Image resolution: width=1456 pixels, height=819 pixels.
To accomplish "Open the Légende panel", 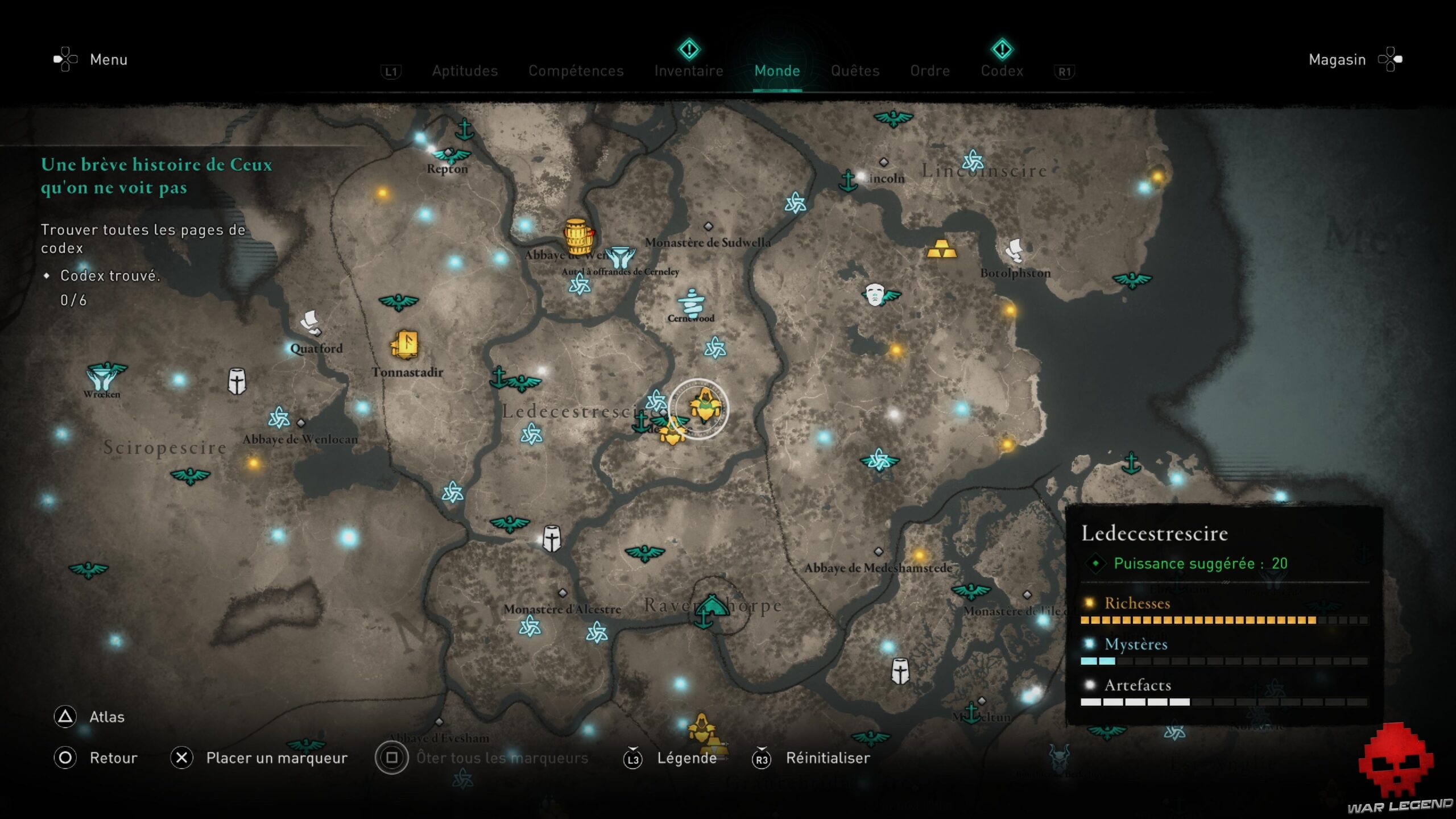I will click(687, 758).
